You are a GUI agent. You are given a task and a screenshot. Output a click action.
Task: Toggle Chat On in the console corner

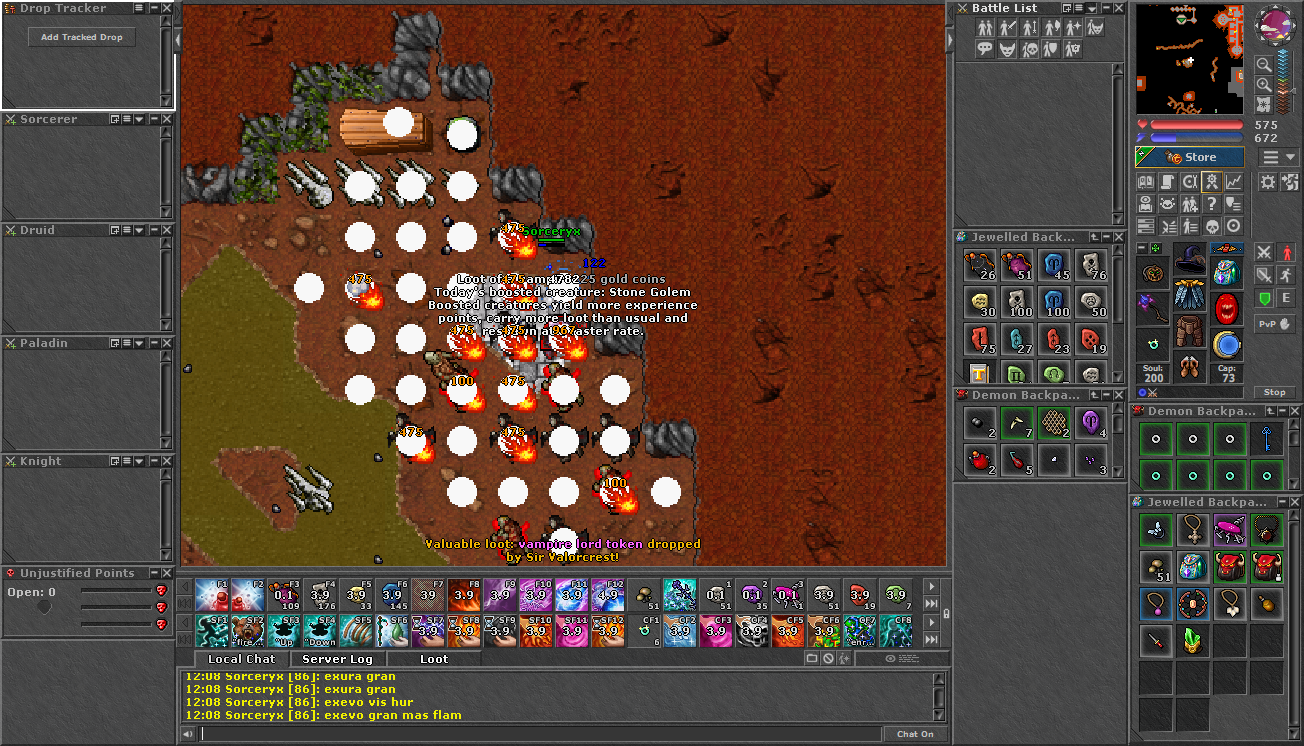point(916,733)
